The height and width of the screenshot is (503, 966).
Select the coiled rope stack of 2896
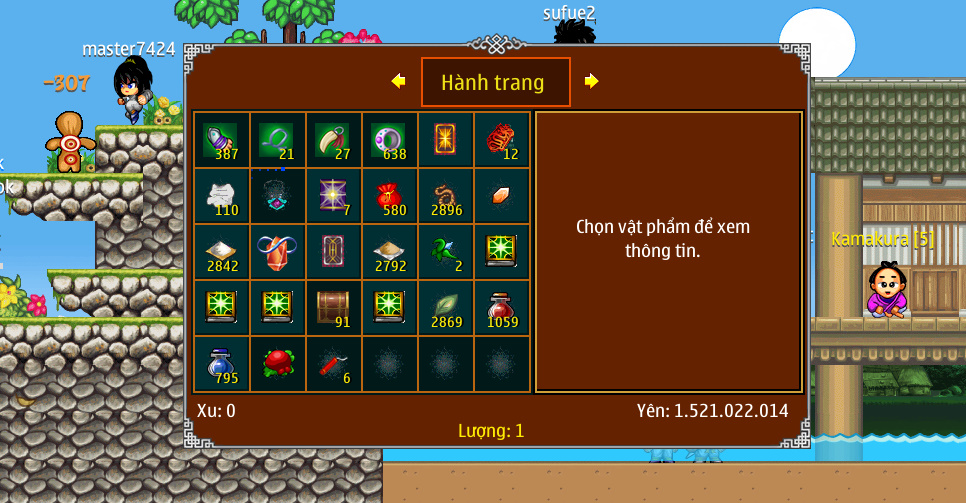point(445,195)
